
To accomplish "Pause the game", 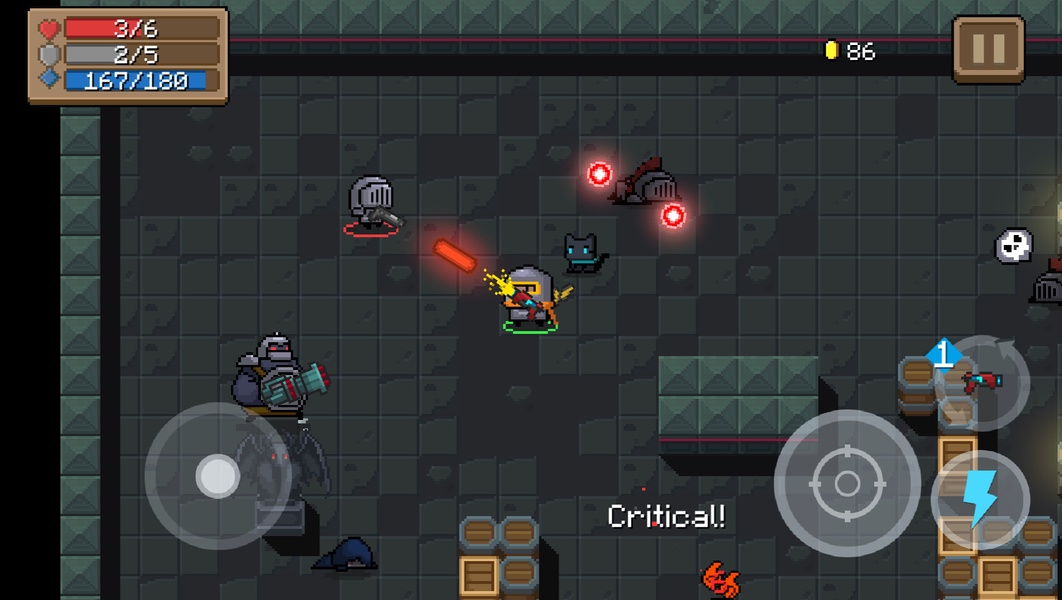I will 988,49.
